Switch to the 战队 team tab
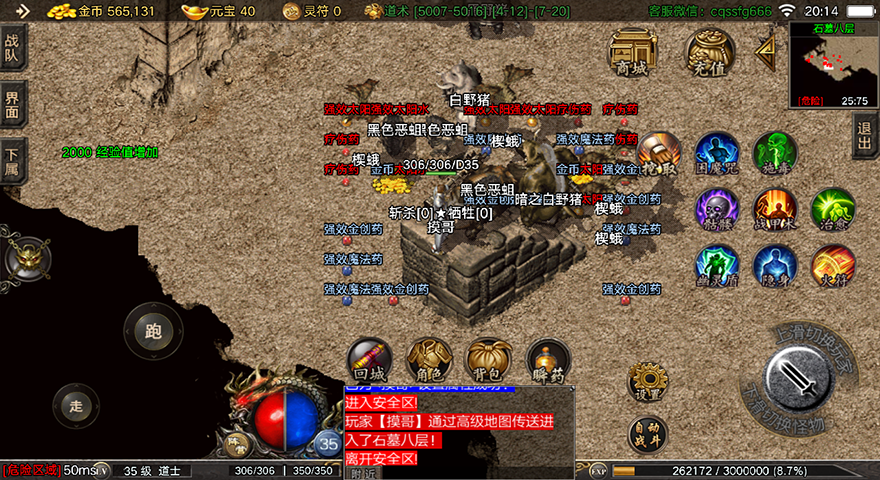The height and width of the screenshot is (480, 880). click(13, 47)
